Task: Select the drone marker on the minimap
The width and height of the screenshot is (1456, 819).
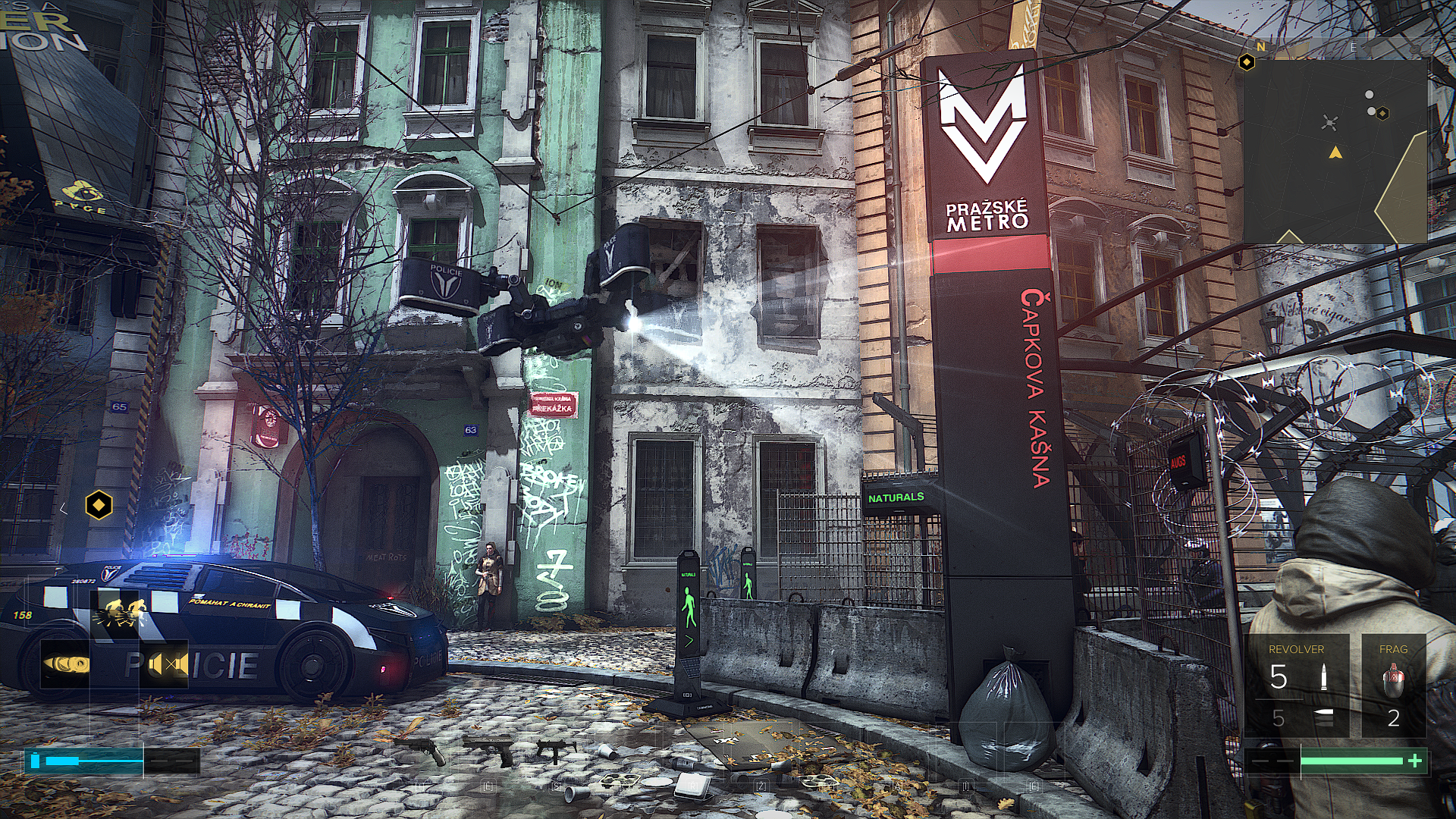Action: pos(1329,122)
